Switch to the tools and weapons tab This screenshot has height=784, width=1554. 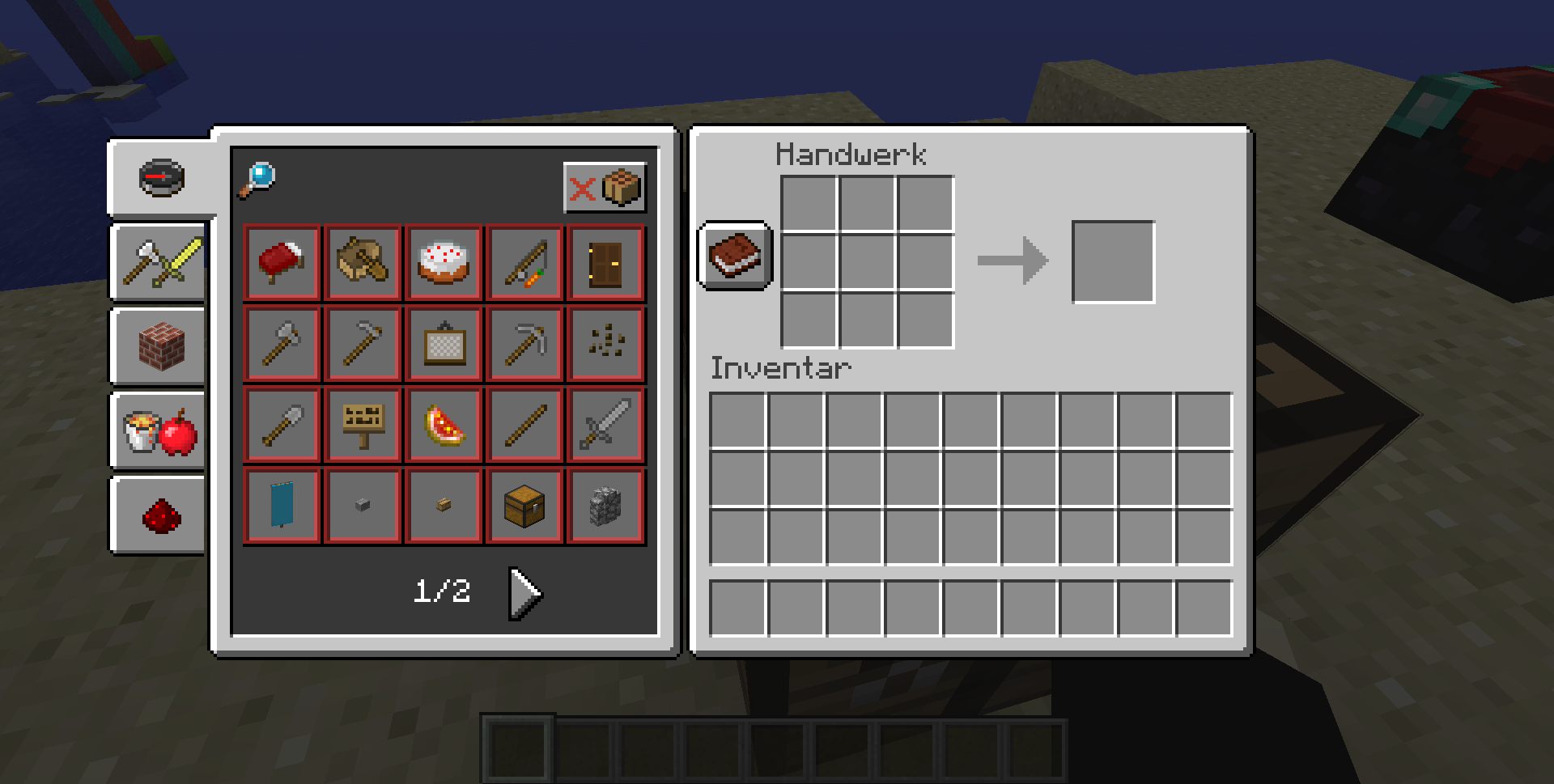(x=160, y=263)
